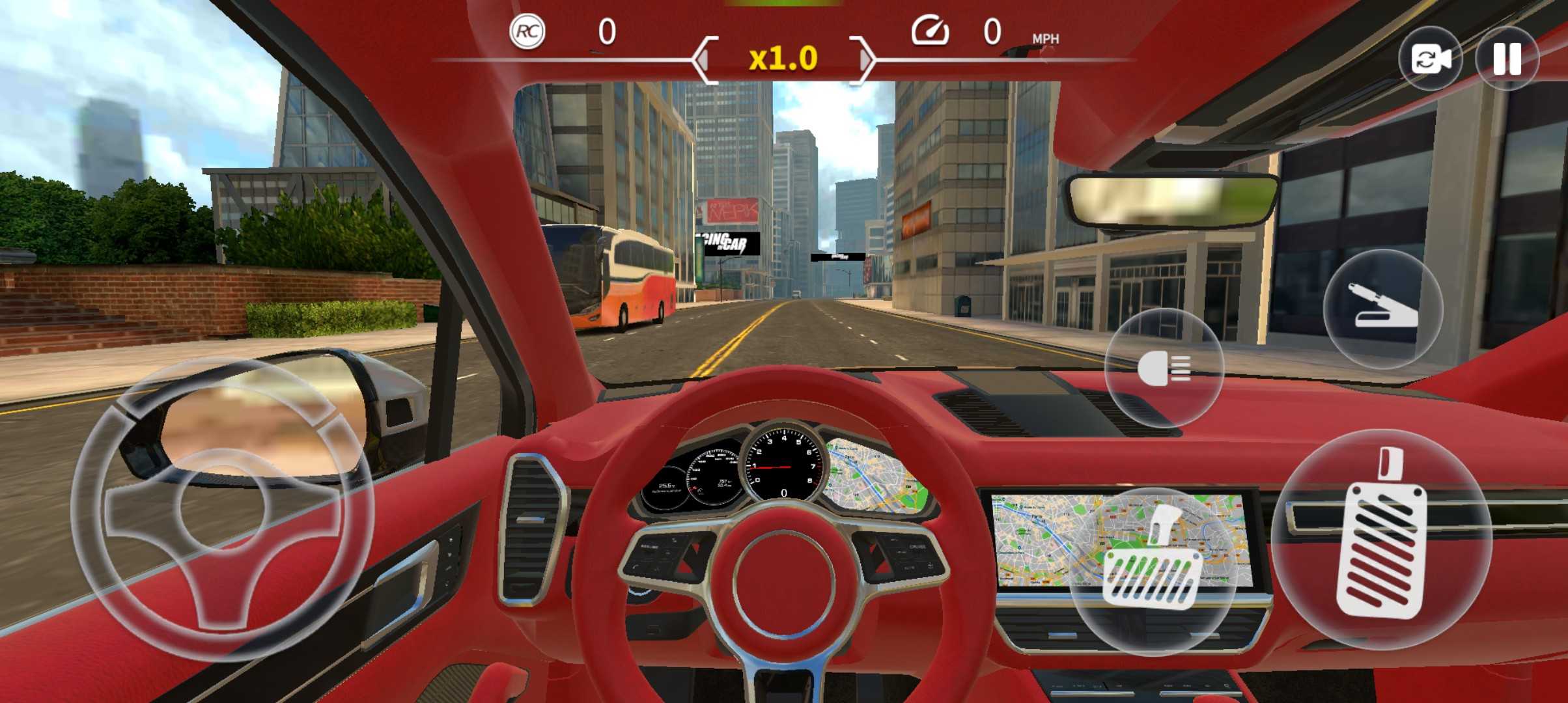Pull the handbrake button
The height and width of the screenshot is (703, 1568).
1383,309
